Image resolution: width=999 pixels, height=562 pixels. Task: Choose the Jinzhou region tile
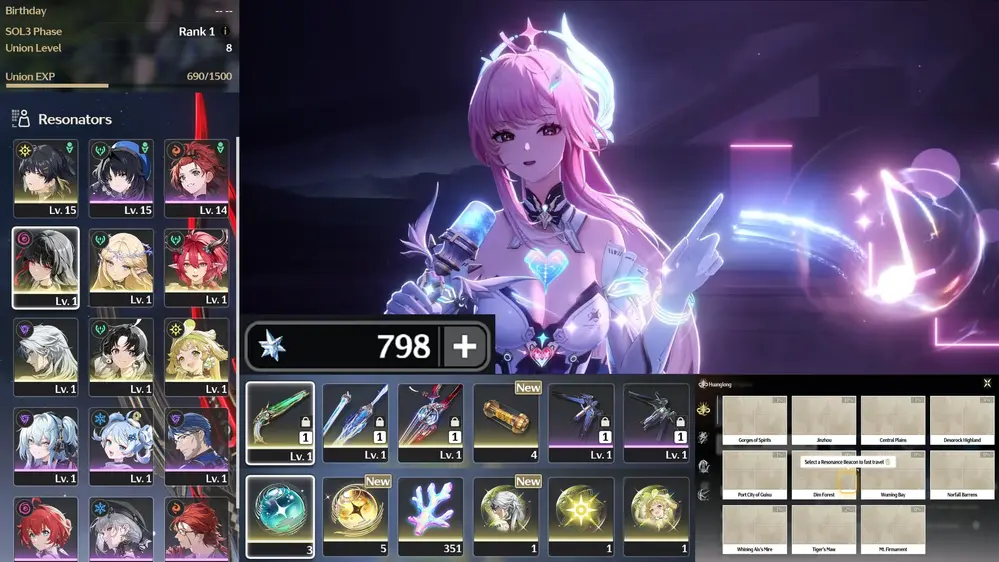[823, 420]
